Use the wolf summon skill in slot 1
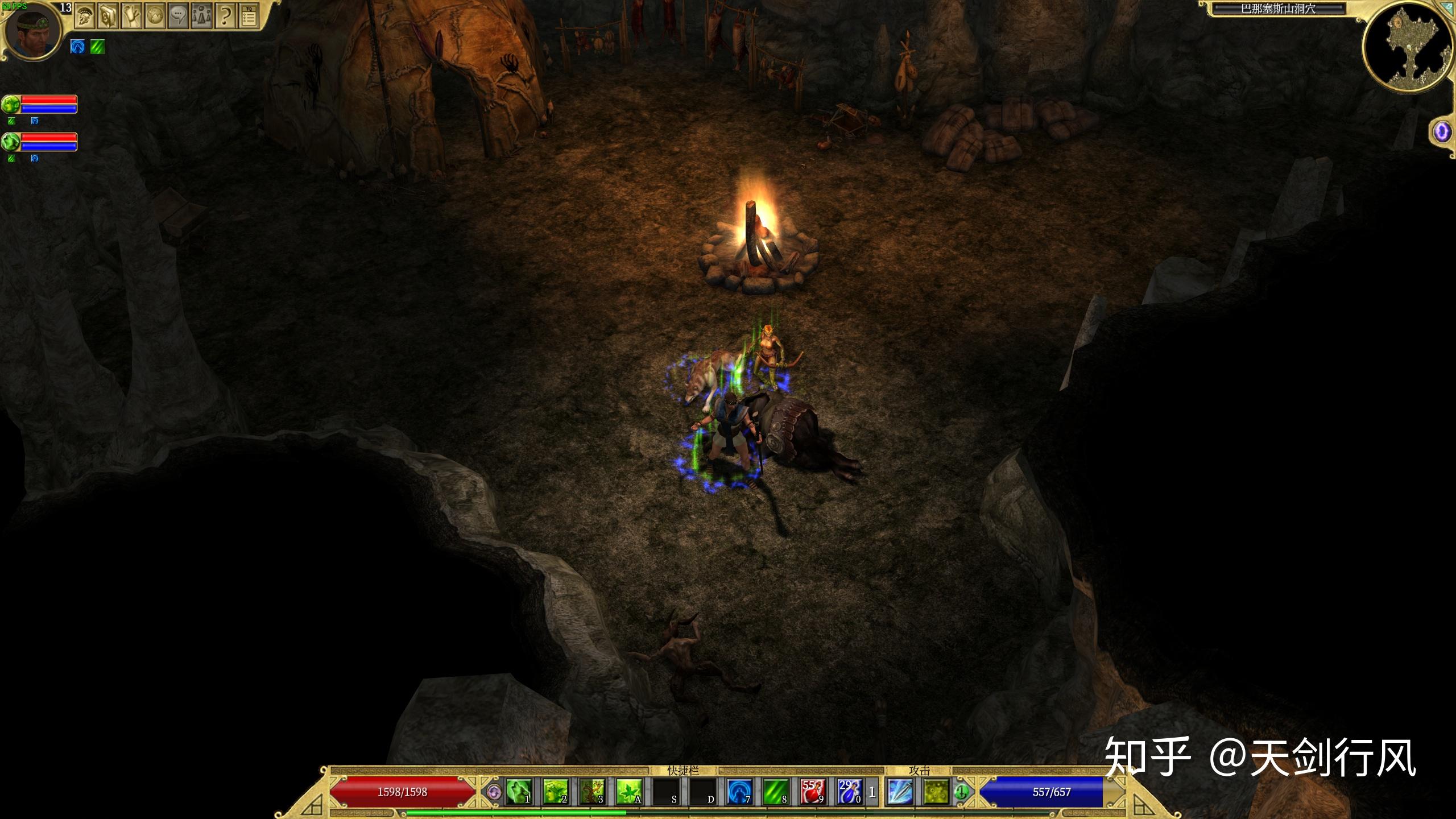The image size is (1456, 819). 519,792
